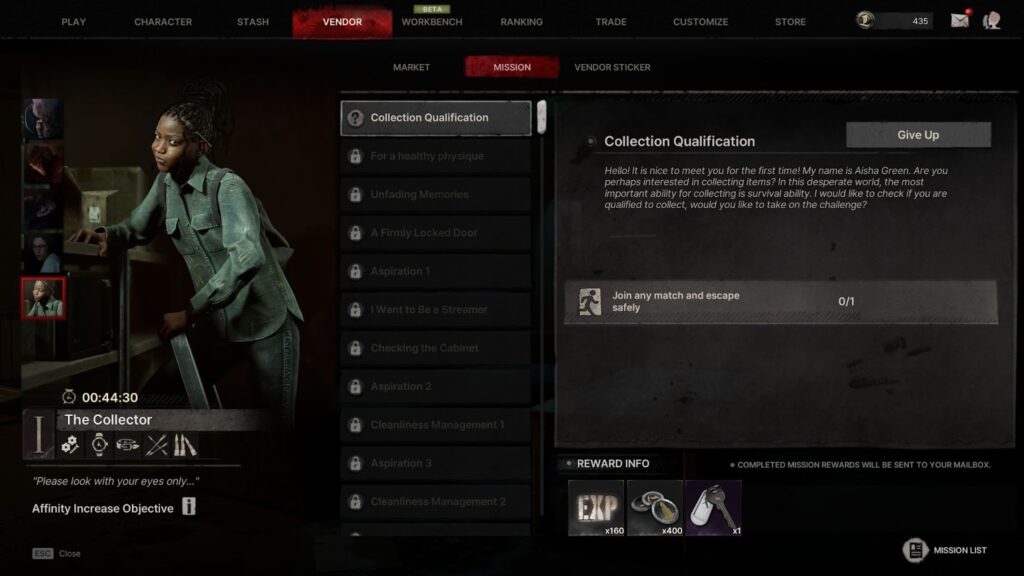
Task: Switch to the Trade tab
Action: coord(611,22)
